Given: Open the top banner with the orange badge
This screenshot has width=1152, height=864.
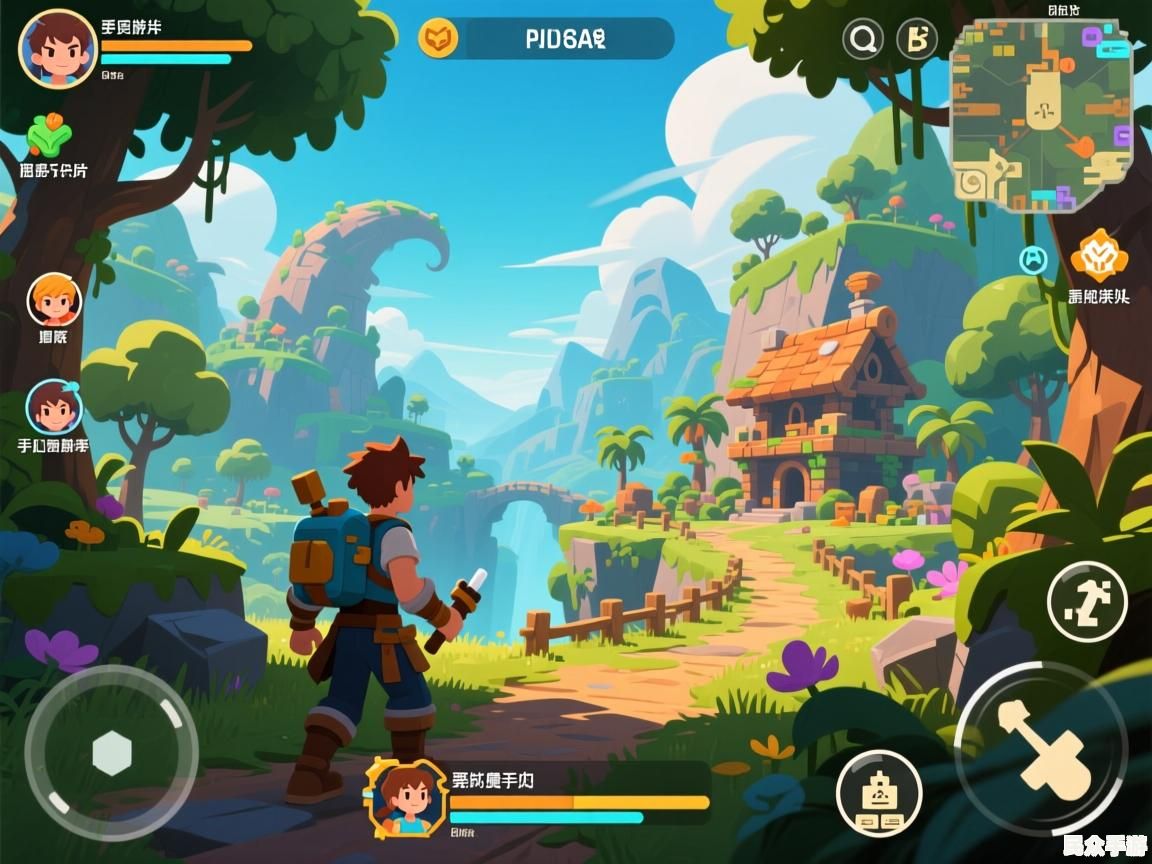Looking at the screenshot, I should click(x=546, y=39).
